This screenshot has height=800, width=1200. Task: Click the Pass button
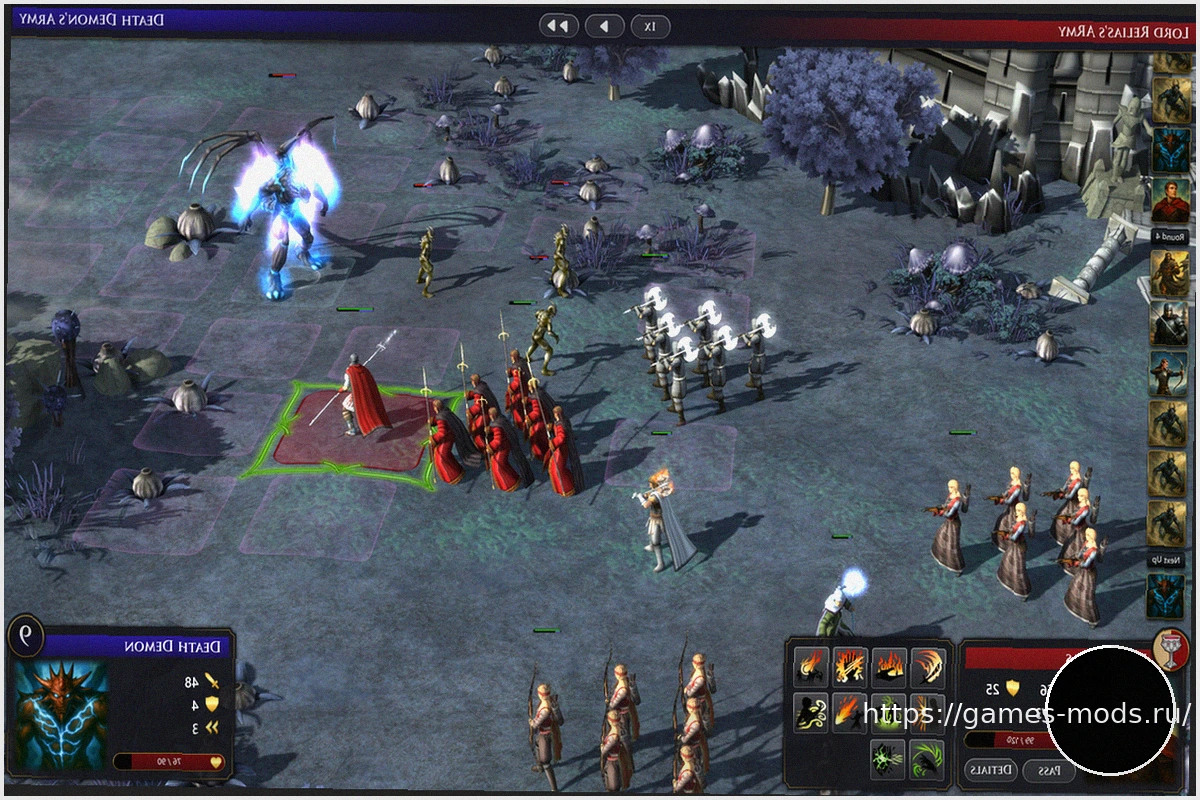1048,770
